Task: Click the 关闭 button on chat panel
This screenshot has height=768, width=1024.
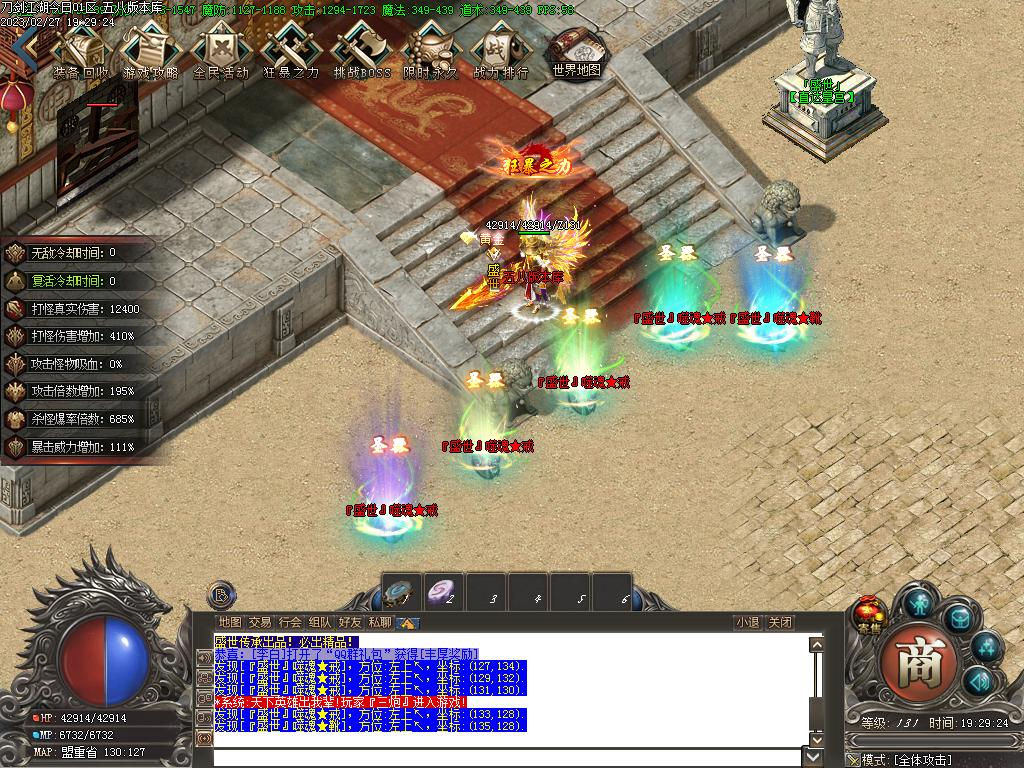Action: 780,622
